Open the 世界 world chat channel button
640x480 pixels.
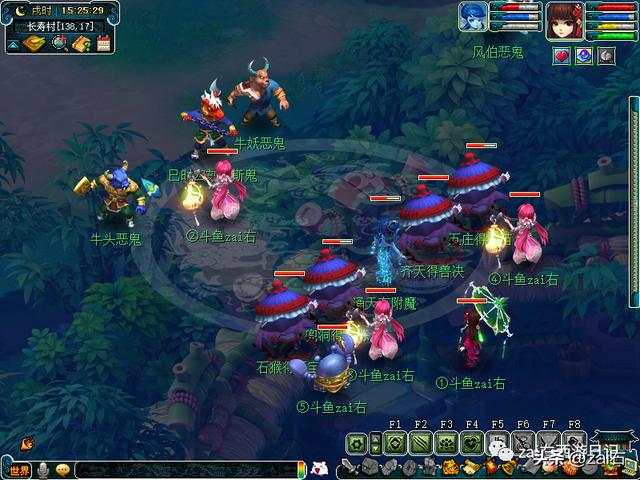(x=18, y=470)
